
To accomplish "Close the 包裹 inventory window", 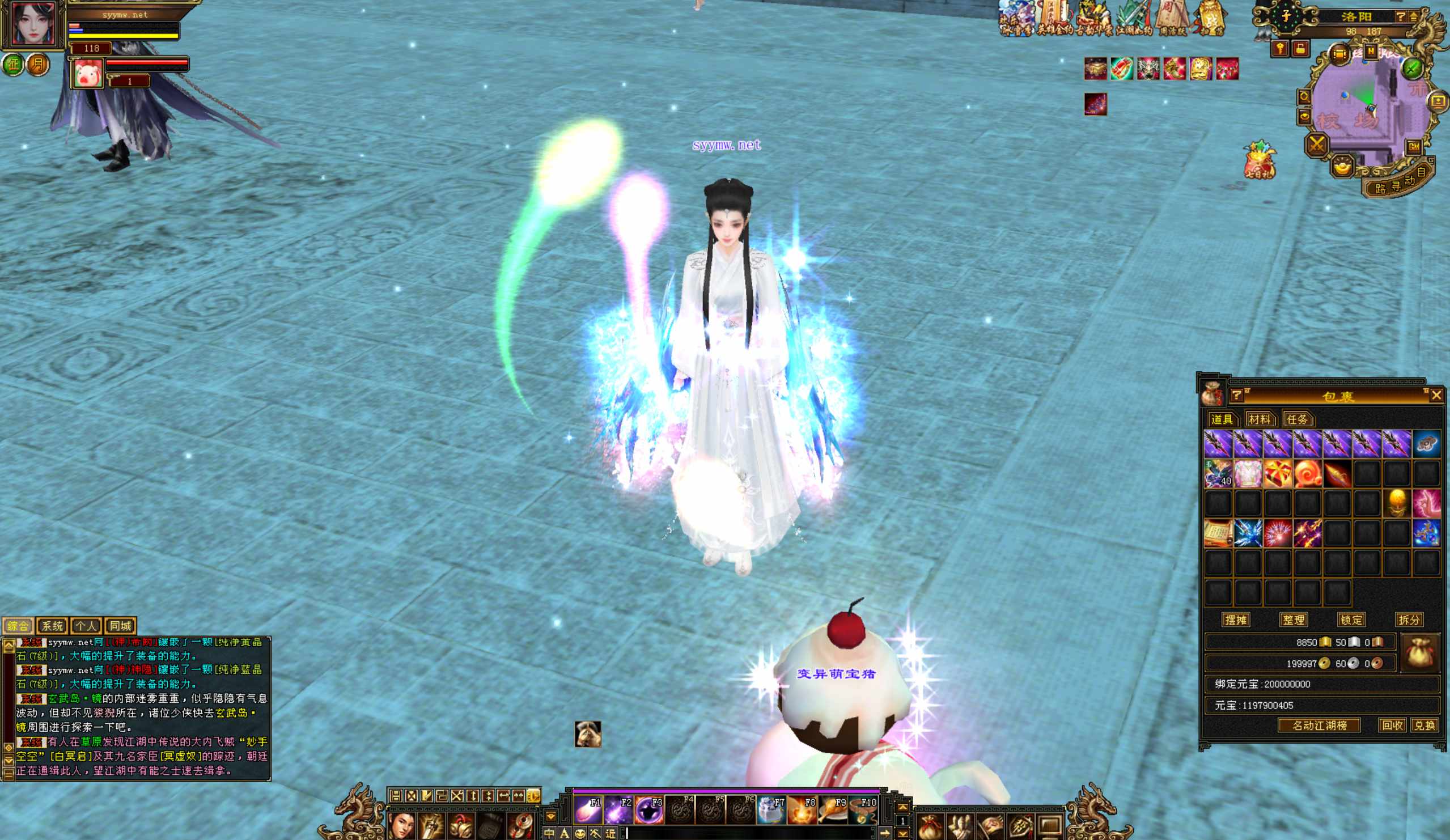I will point(1436,394).
